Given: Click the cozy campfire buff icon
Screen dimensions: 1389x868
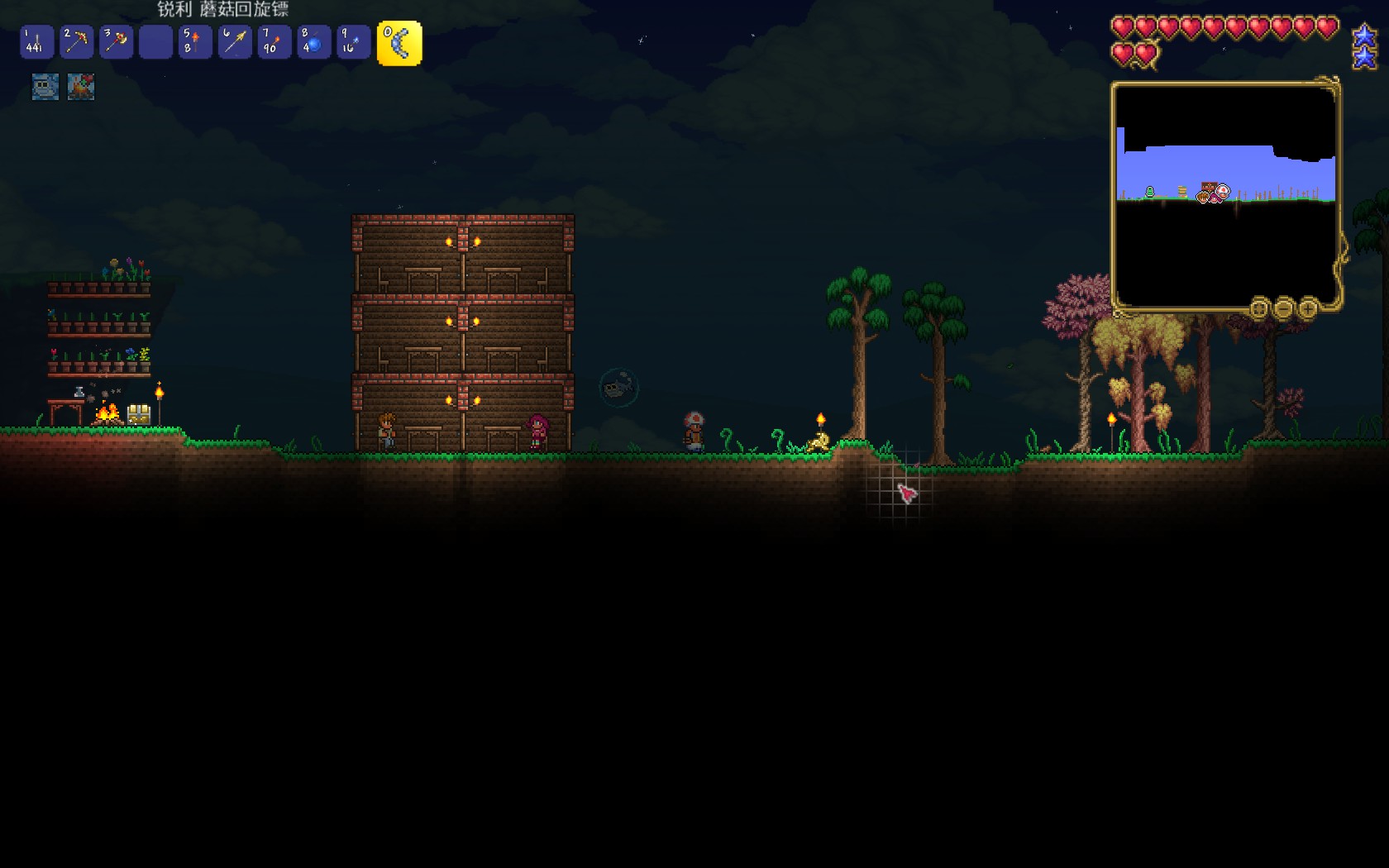Looking at the screenshot, I should [x=81, y=87].
